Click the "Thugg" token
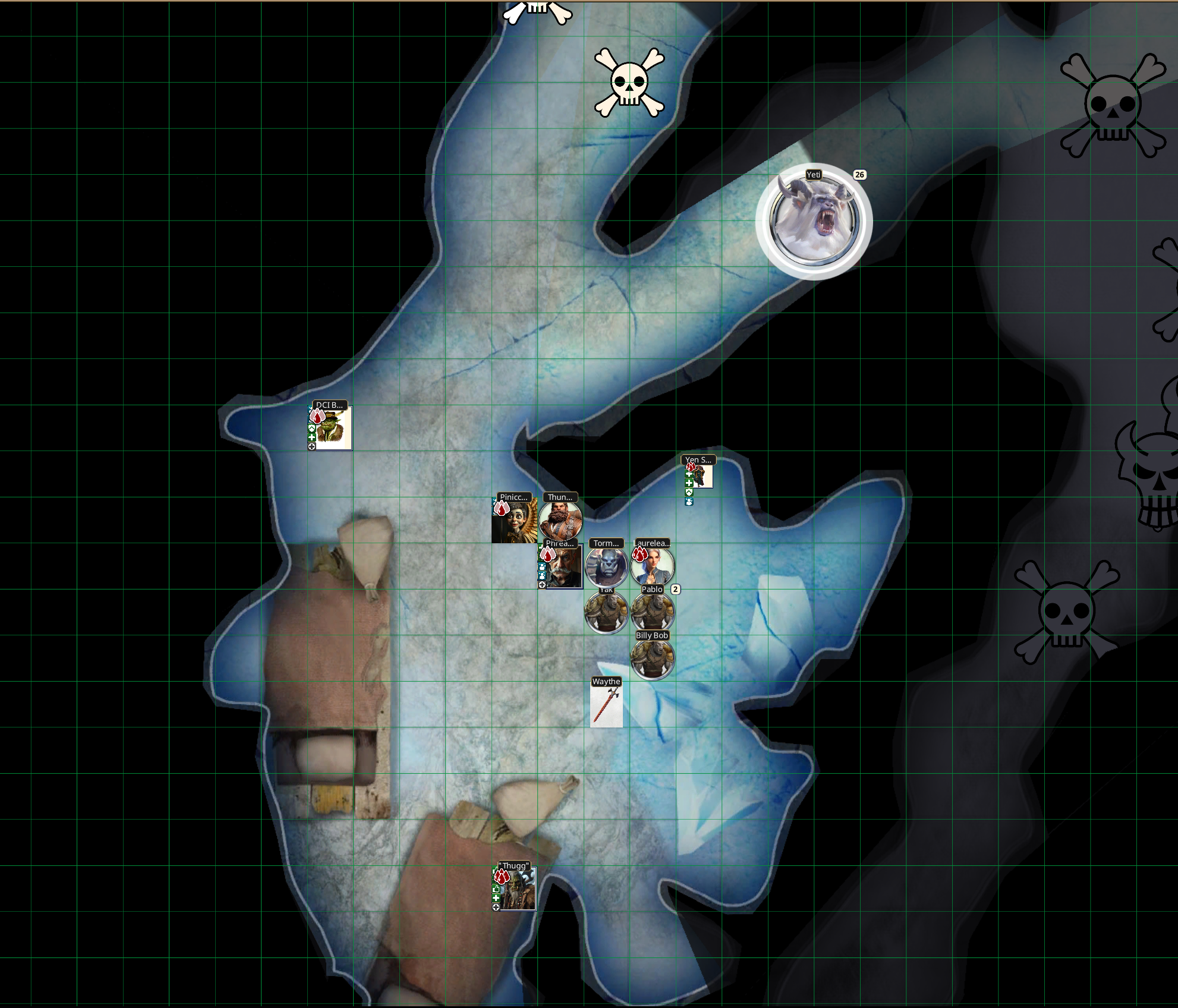 point(516,889)
